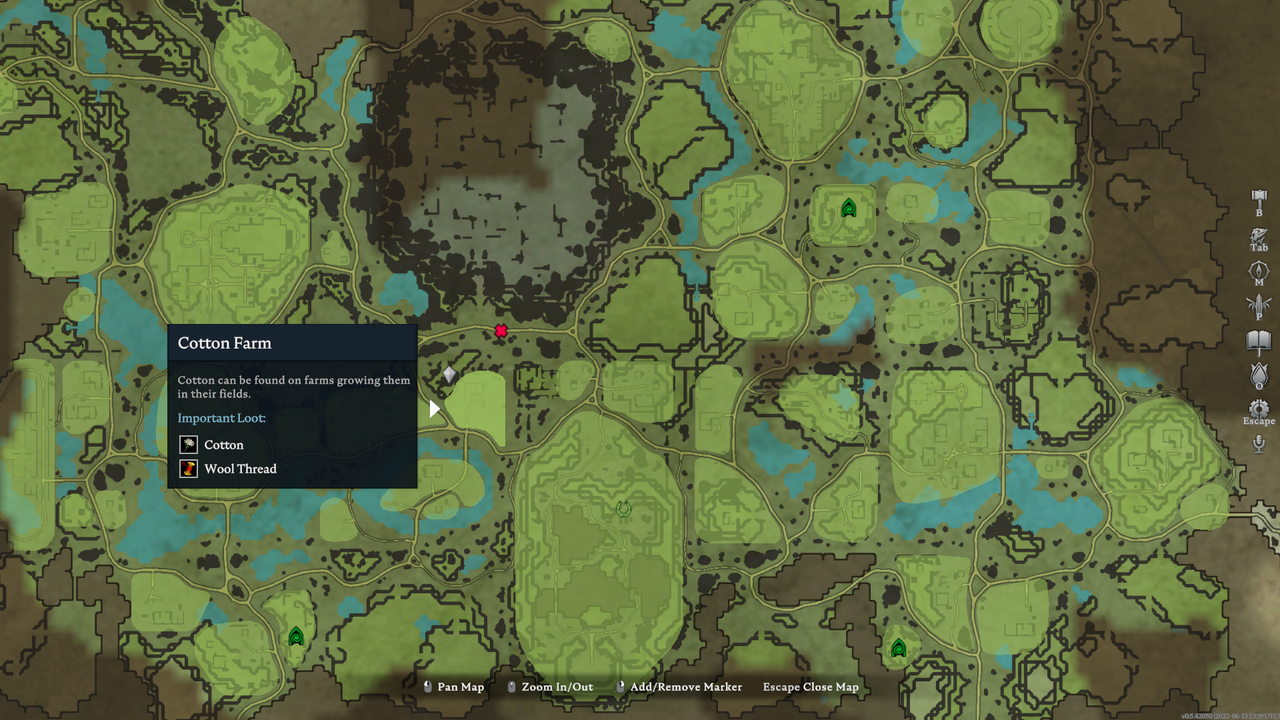Click the white diamond marker on map
This screenshot has height=720, width=1280.
coord(447,372)
